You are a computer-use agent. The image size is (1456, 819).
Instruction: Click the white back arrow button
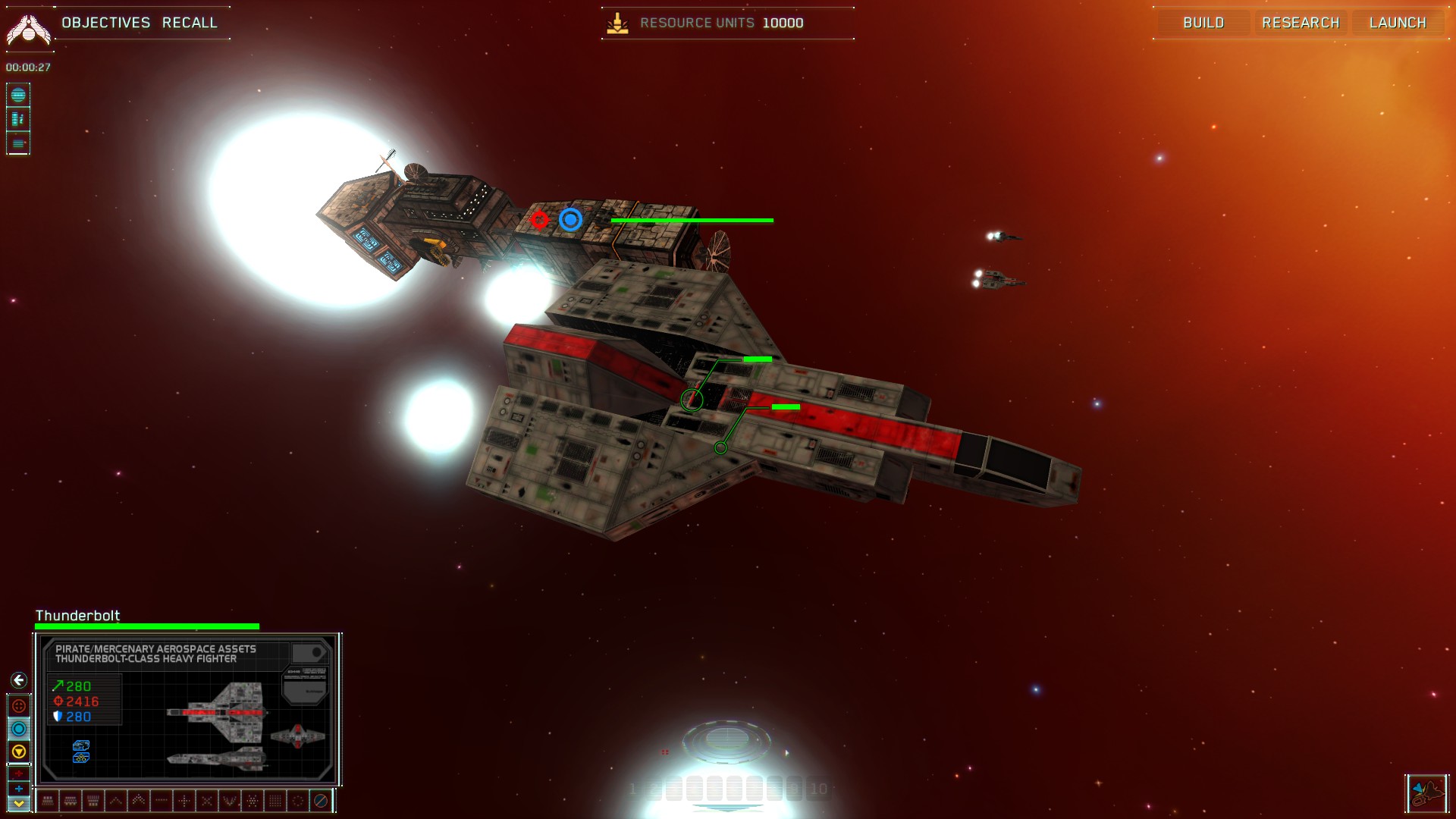pos(19,680)
